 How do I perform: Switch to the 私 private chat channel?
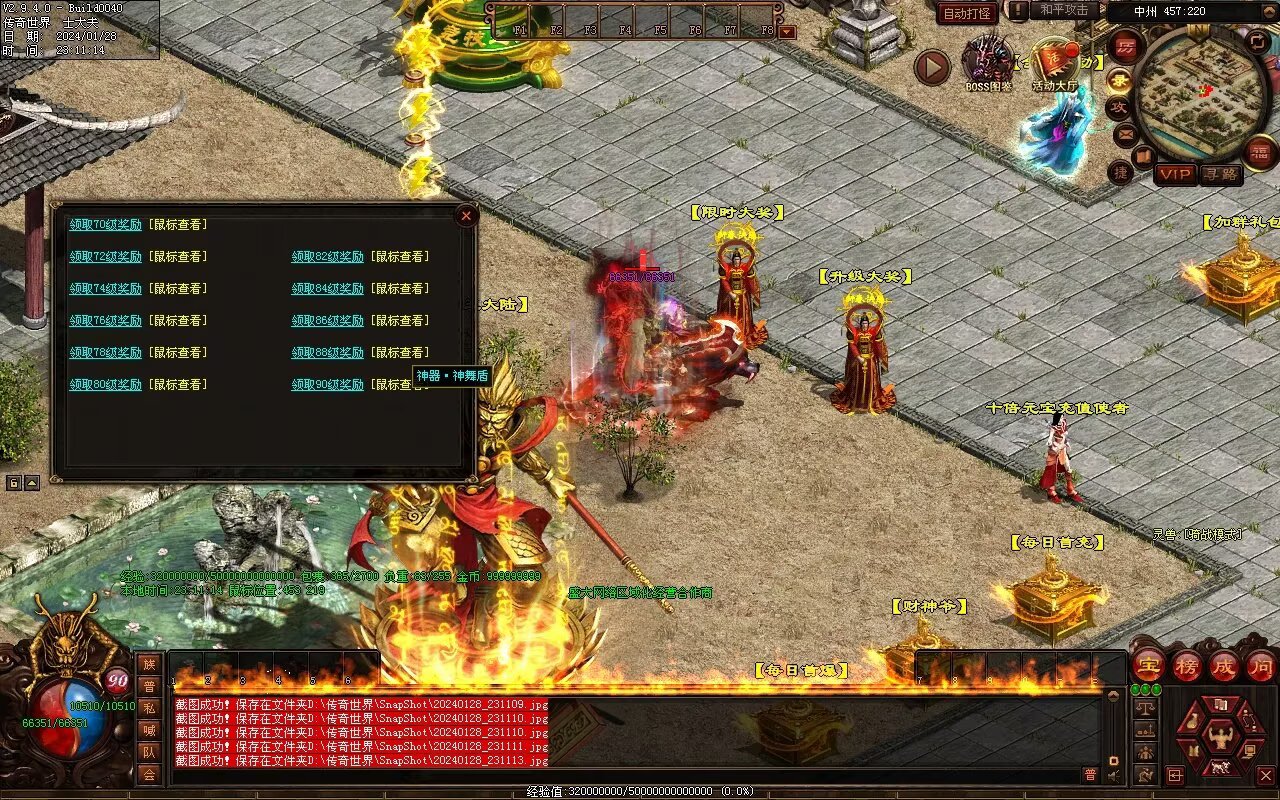149,708
